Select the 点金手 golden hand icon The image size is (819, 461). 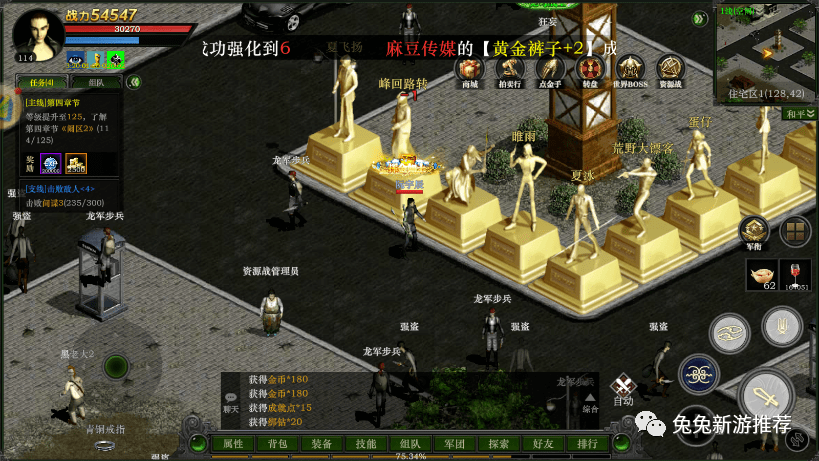550,69
